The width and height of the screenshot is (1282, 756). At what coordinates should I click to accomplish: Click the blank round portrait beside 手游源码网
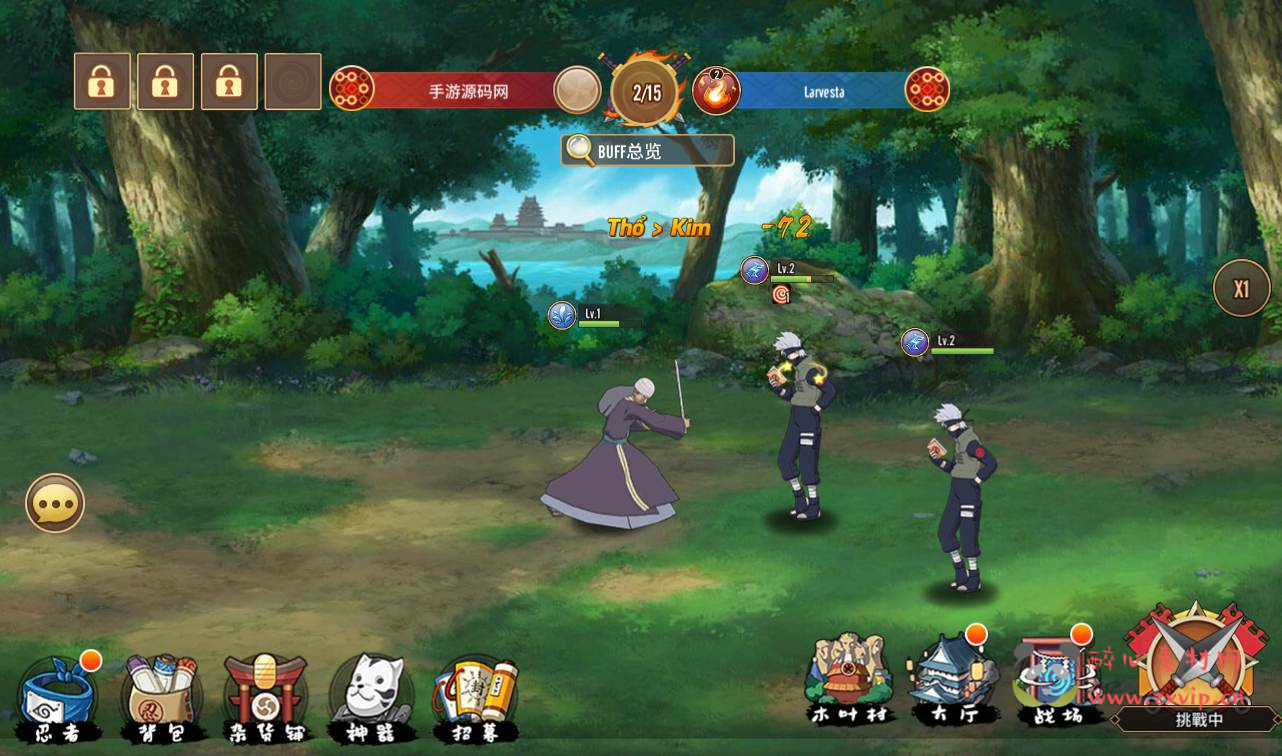577,91
